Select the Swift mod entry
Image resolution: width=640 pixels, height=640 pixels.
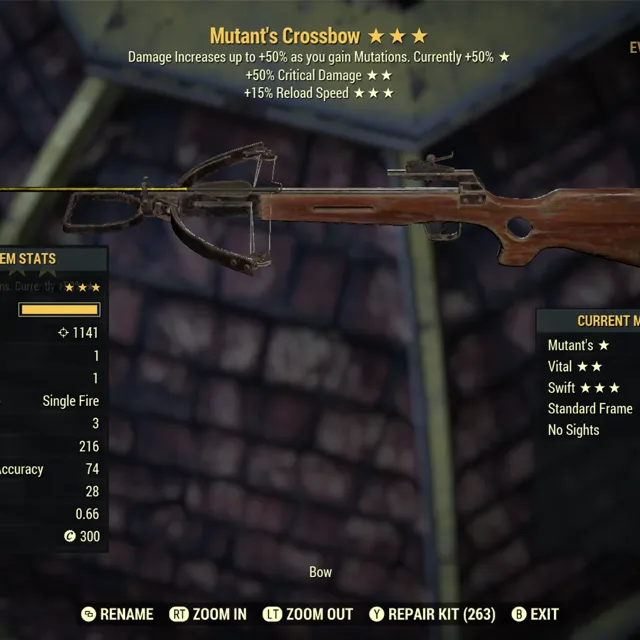[583, 388]
